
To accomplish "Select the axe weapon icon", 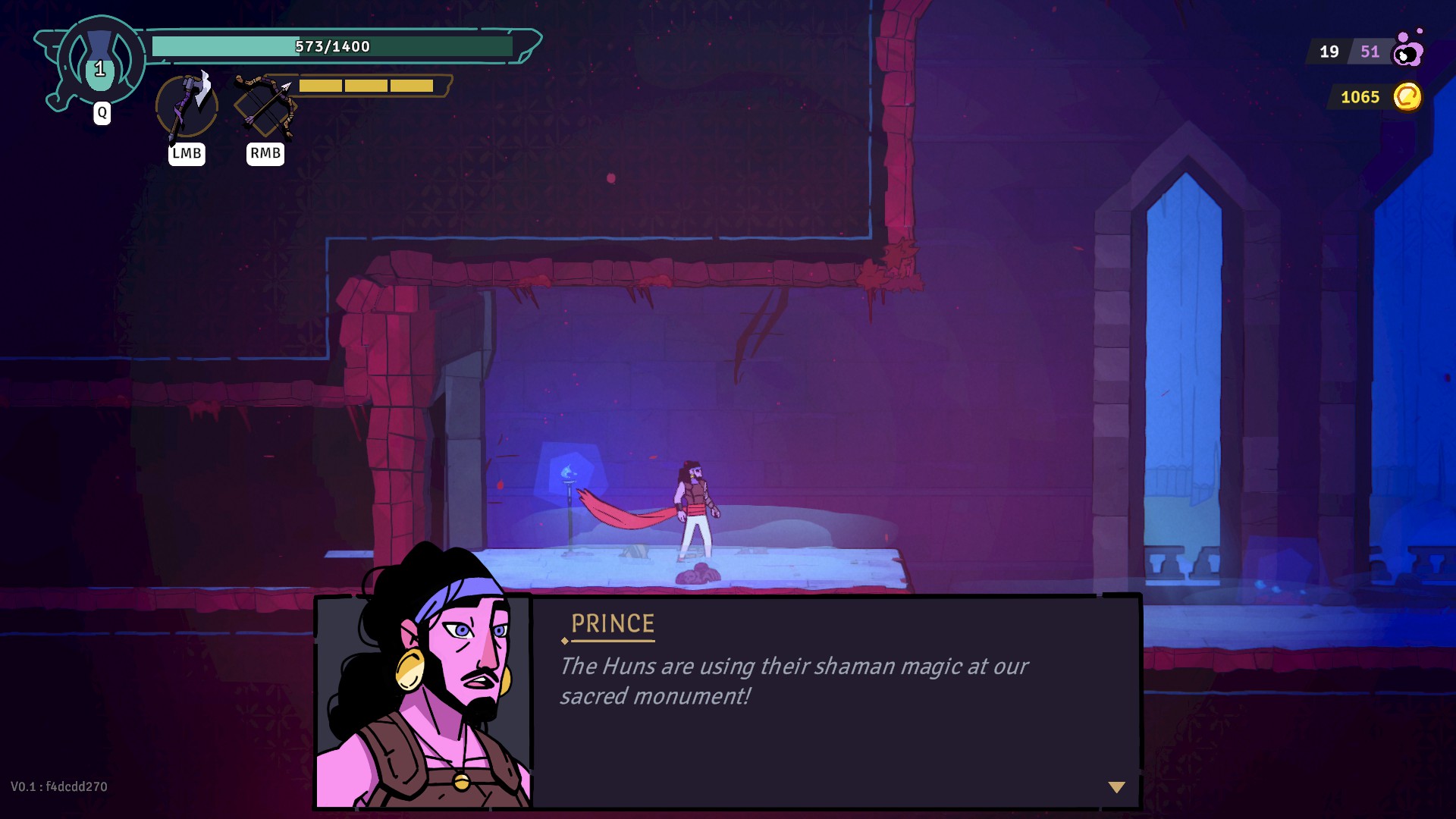I will point(187,106).
